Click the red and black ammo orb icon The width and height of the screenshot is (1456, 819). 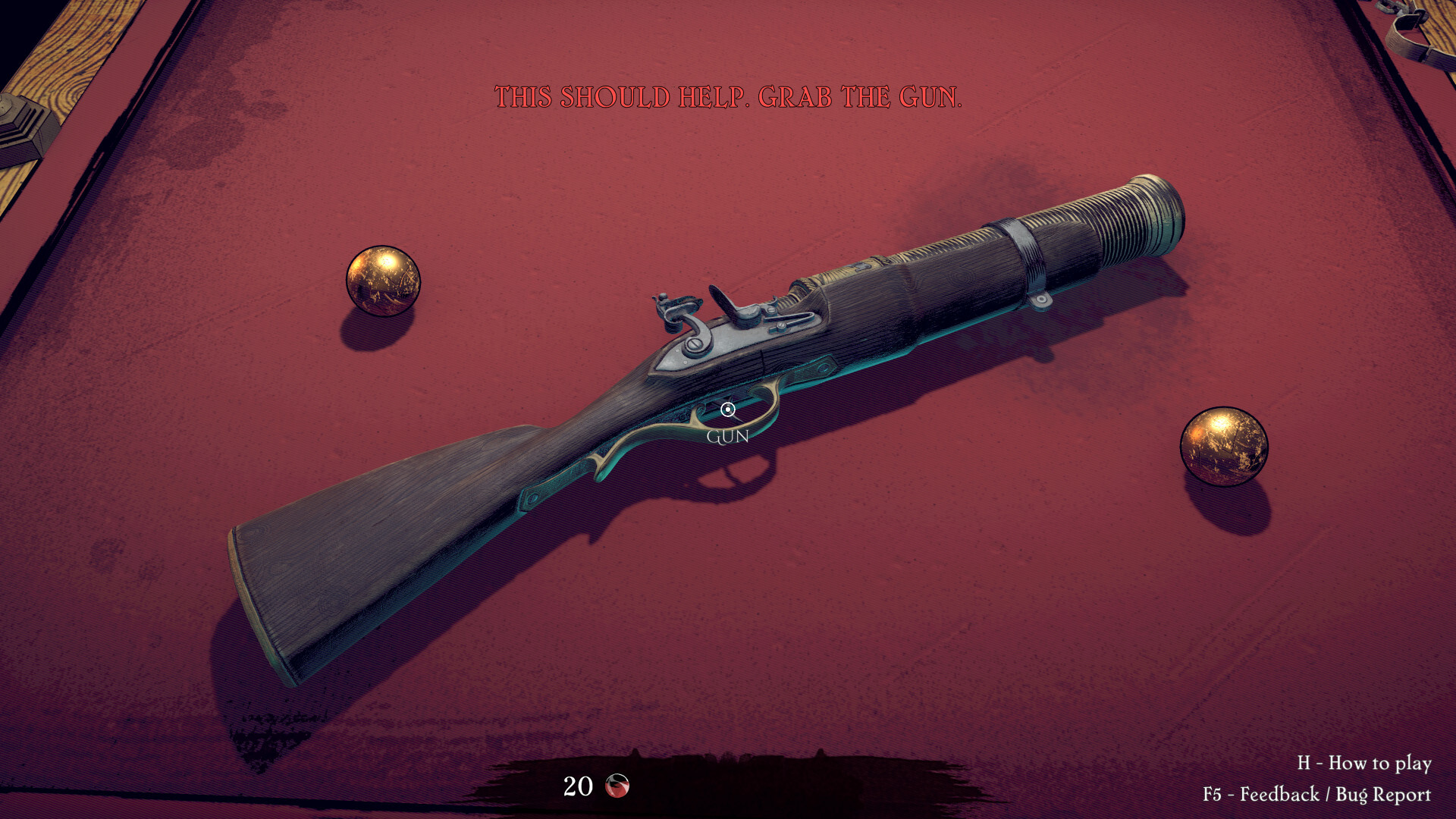pos(617,786)
